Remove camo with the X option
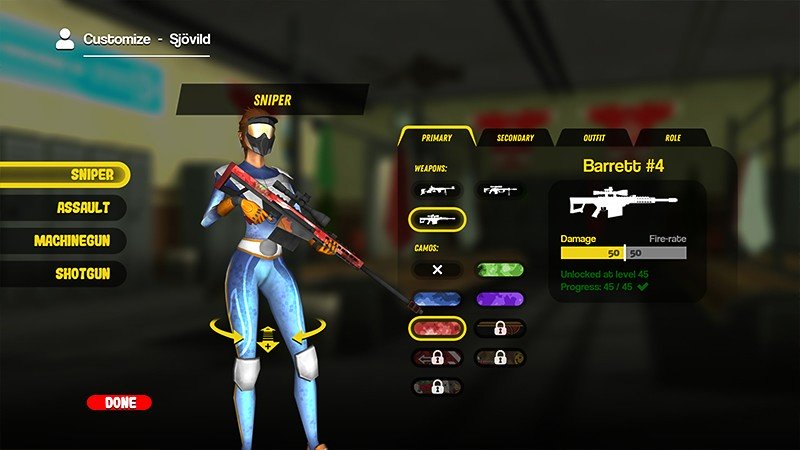The image size is (800, 450). tap(437, 270)
